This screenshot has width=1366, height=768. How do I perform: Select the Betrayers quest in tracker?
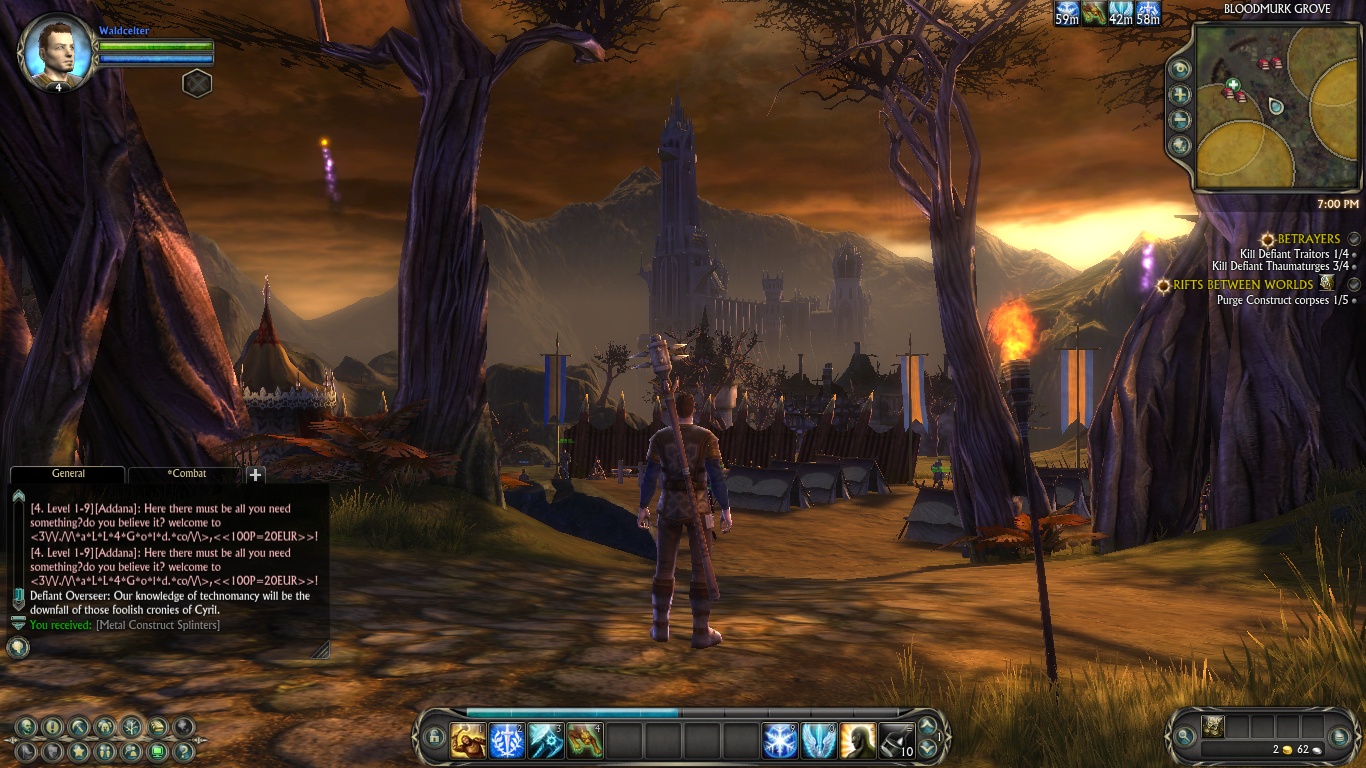(1308, 239)
